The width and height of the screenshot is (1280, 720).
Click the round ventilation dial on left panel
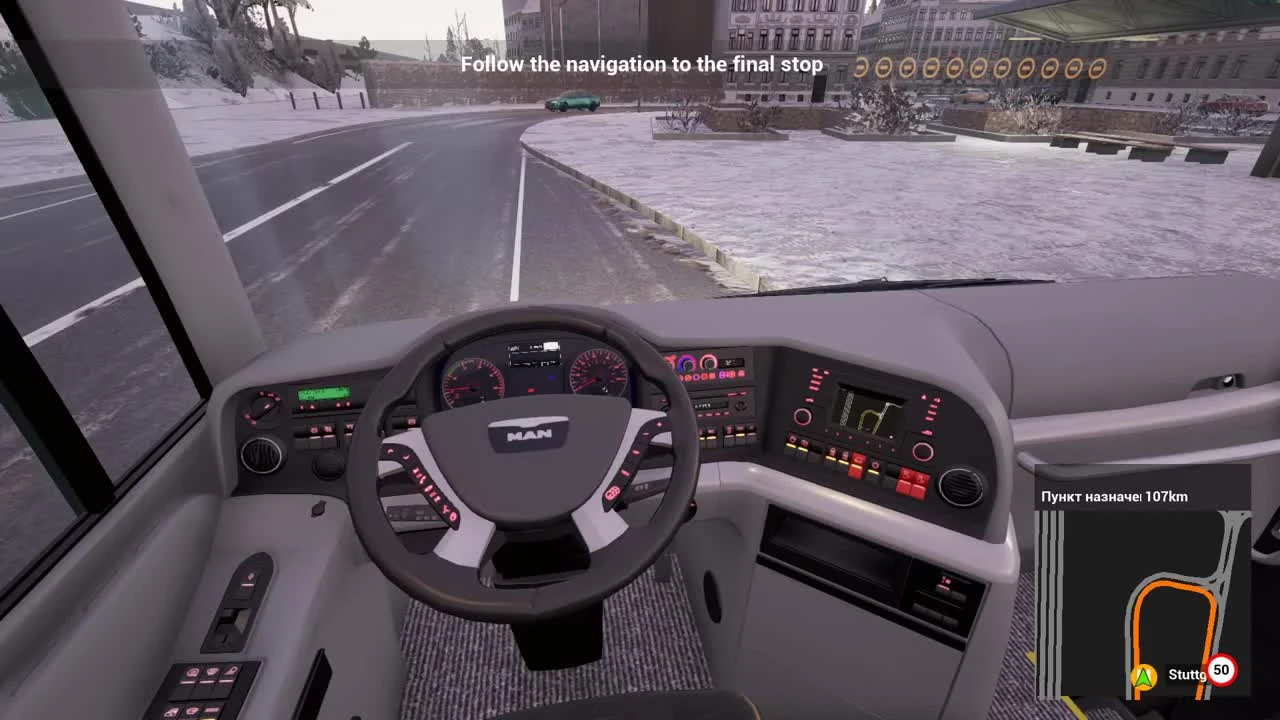(261, 455)
